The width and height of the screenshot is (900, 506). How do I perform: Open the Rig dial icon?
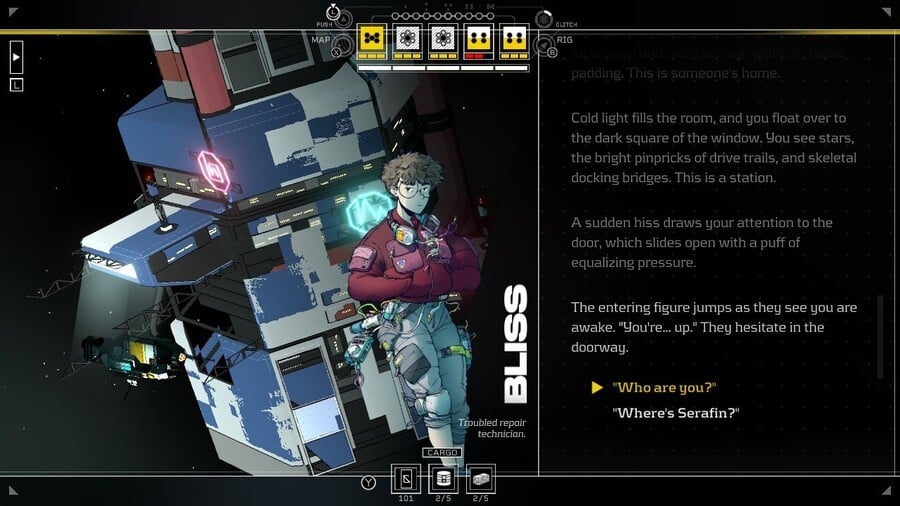(544, 45)
